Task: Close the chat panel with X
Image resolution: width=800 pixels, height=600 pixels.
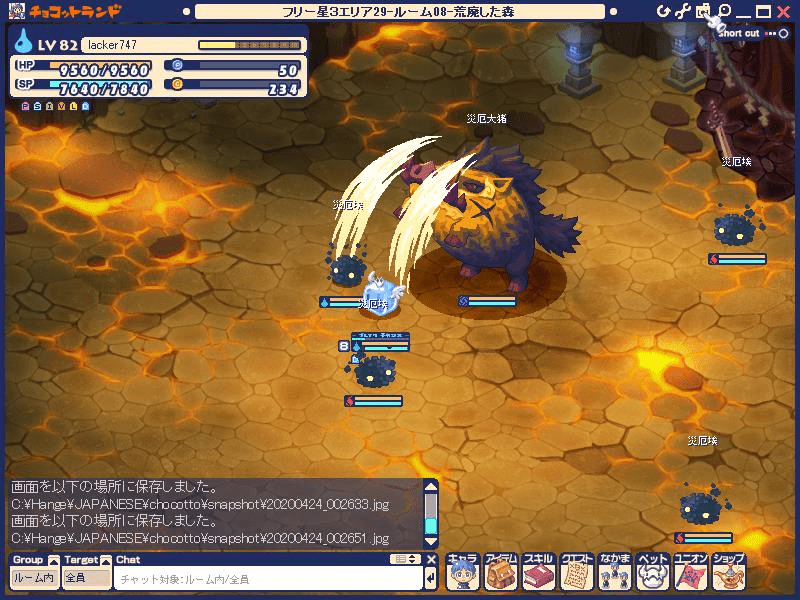Action: coord(431,560)
